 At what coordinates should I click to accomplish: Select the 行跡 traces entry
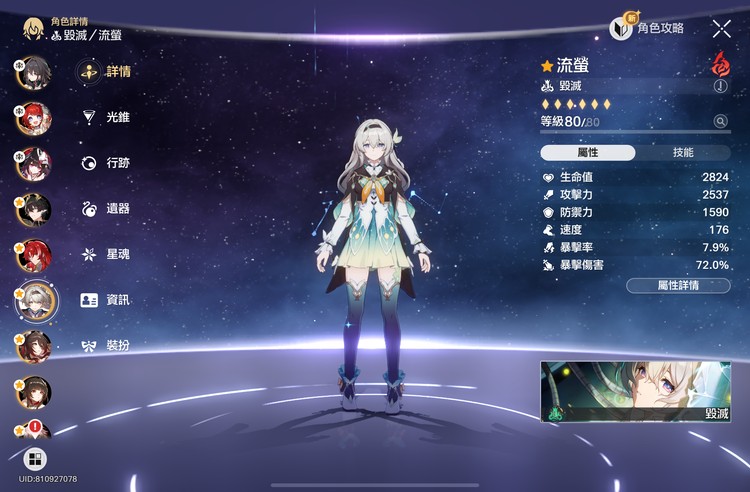[x=105, y=163]
